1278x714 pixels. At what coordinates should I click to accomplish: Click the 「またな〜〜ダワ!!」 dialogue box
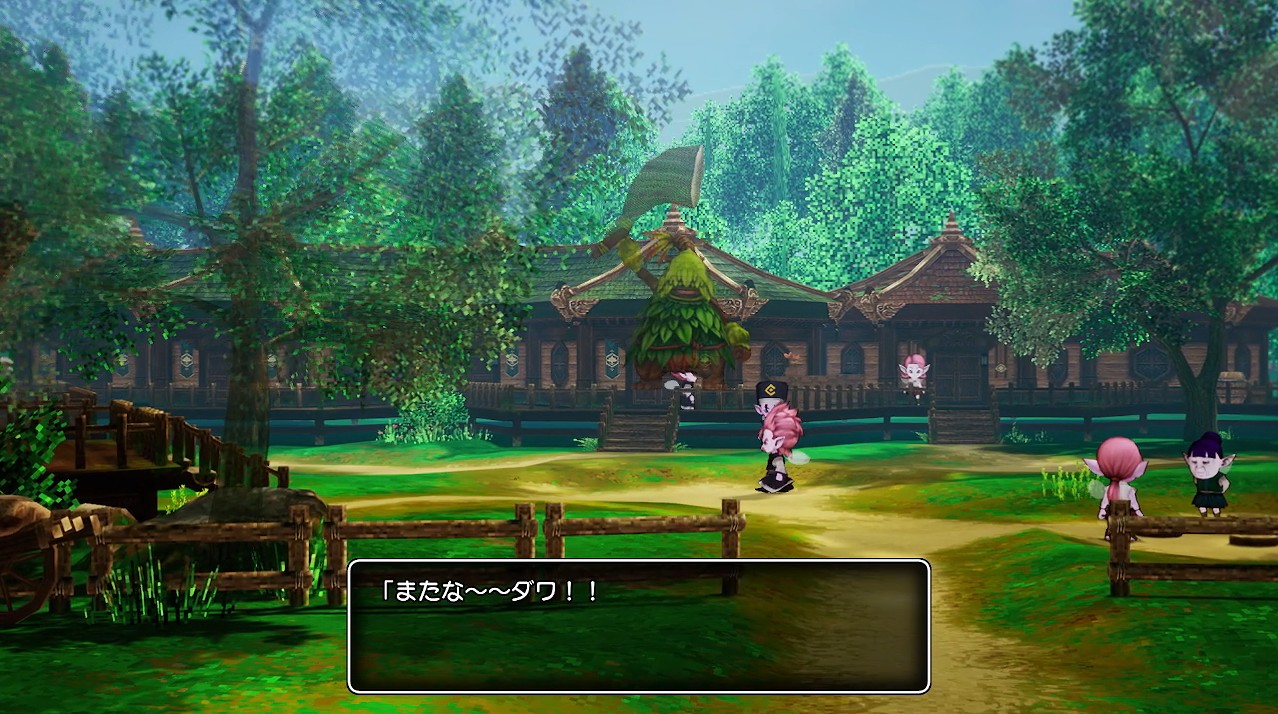click(638, 626)
